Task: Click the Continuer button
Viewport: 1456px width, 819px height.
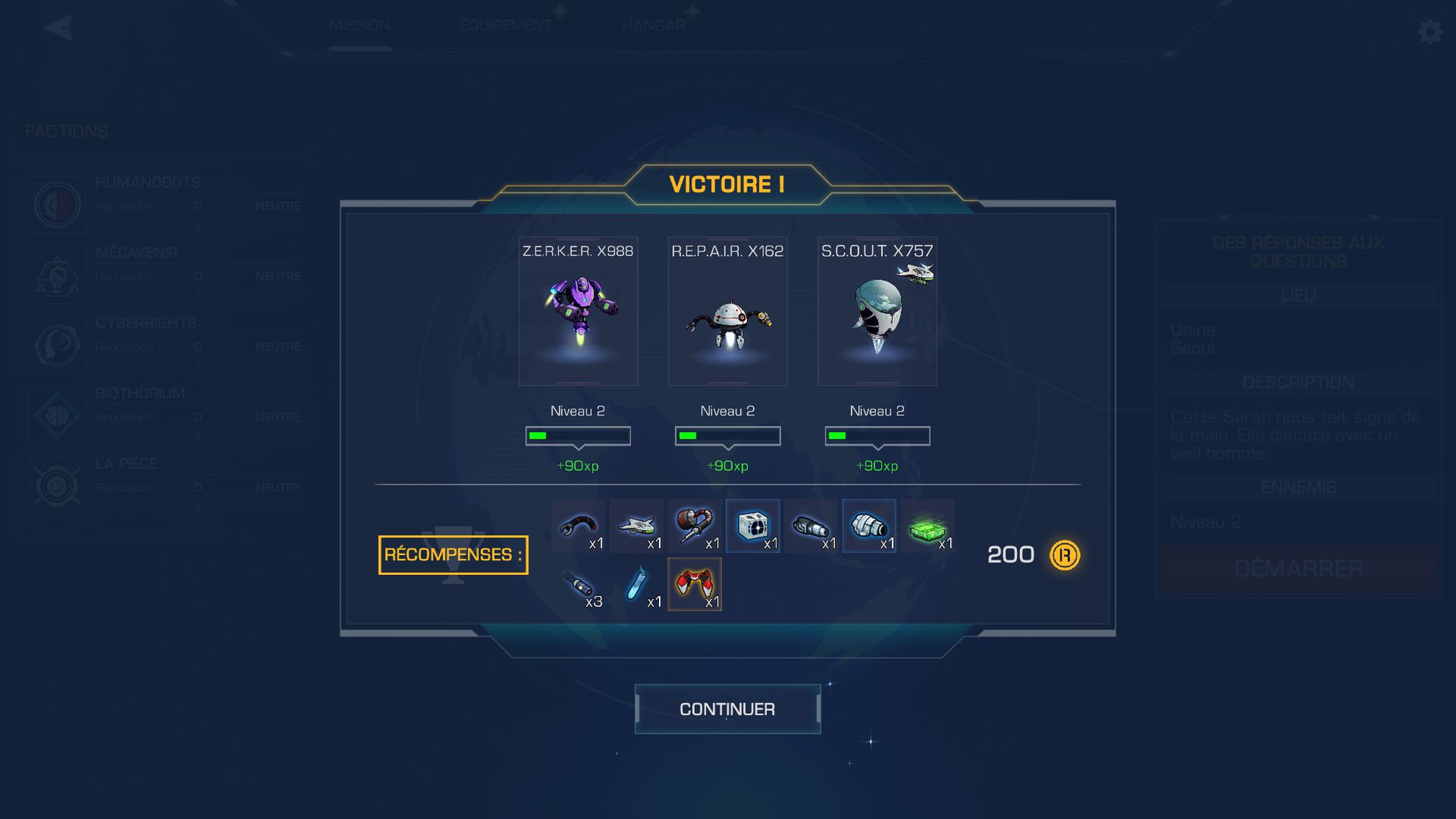Action: tap(727, 708)
